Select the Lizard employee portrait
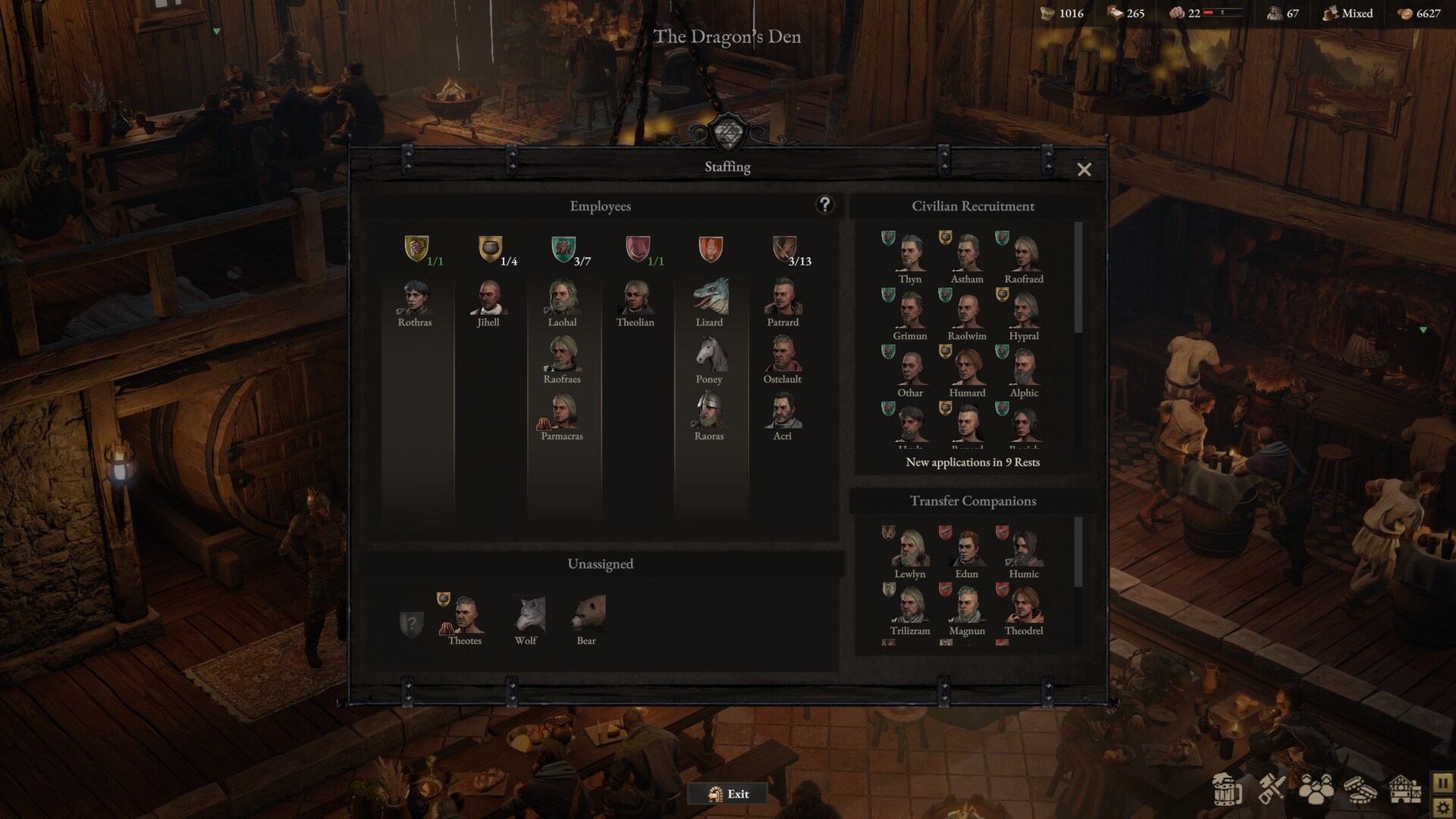 tap(710, 297)
